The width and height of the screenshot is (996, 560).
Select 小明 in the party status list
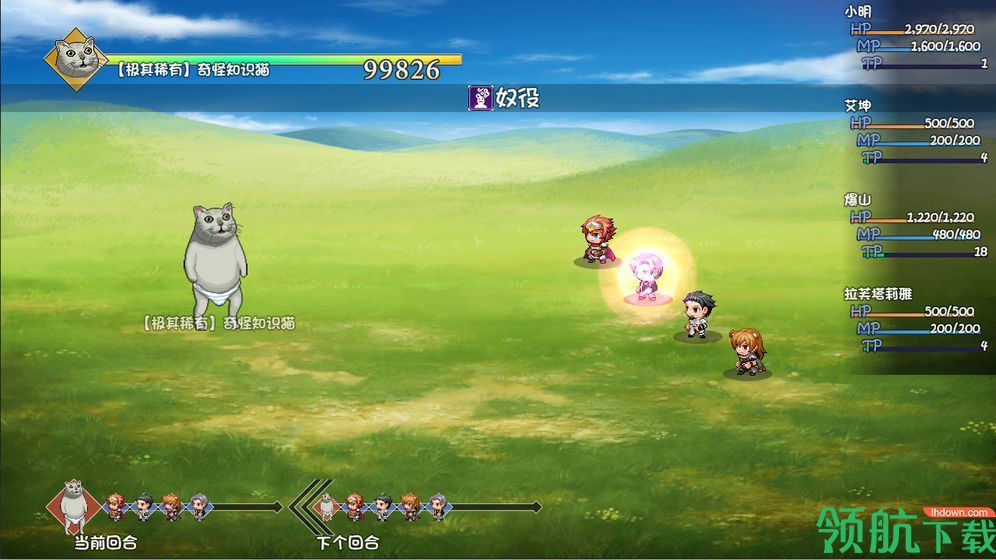click(858, 12)
